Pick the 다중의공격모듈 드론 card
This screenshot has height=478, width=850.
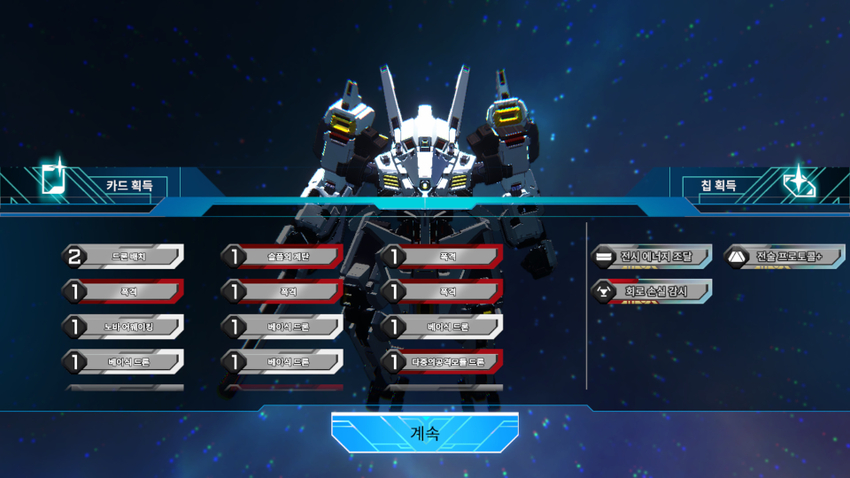(443, 361)
